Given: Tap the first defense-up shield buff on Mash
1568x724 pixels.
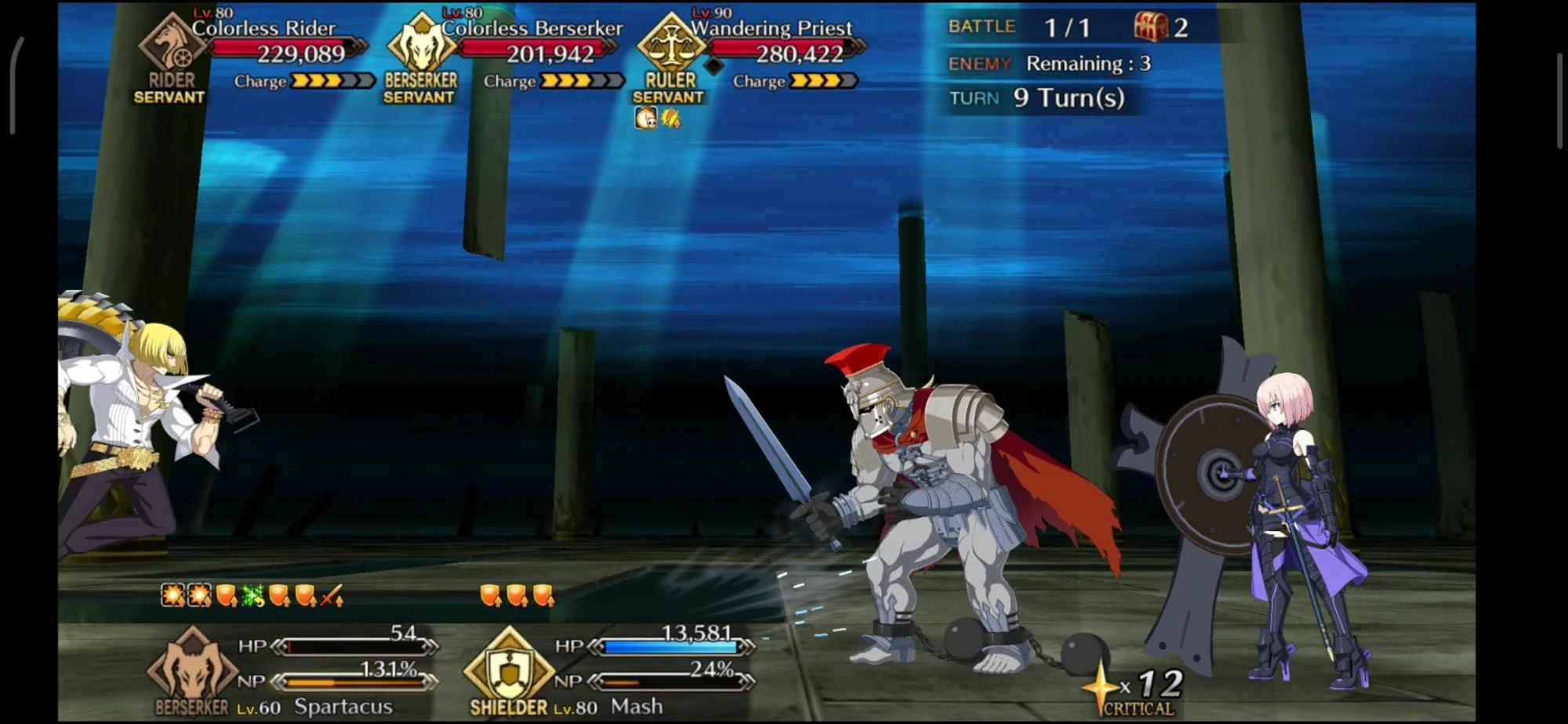Looking at the screenshot, I should tap(491, 596).
